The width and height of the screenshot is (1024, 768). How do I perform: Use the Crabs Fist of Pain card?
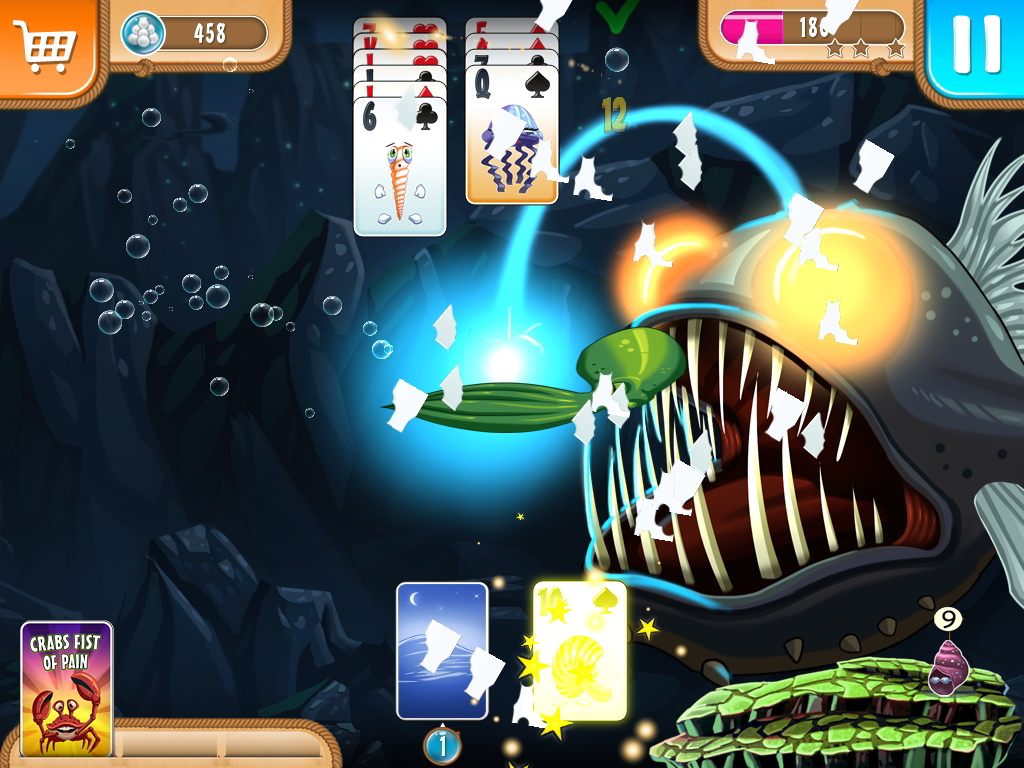coord(66,688)
